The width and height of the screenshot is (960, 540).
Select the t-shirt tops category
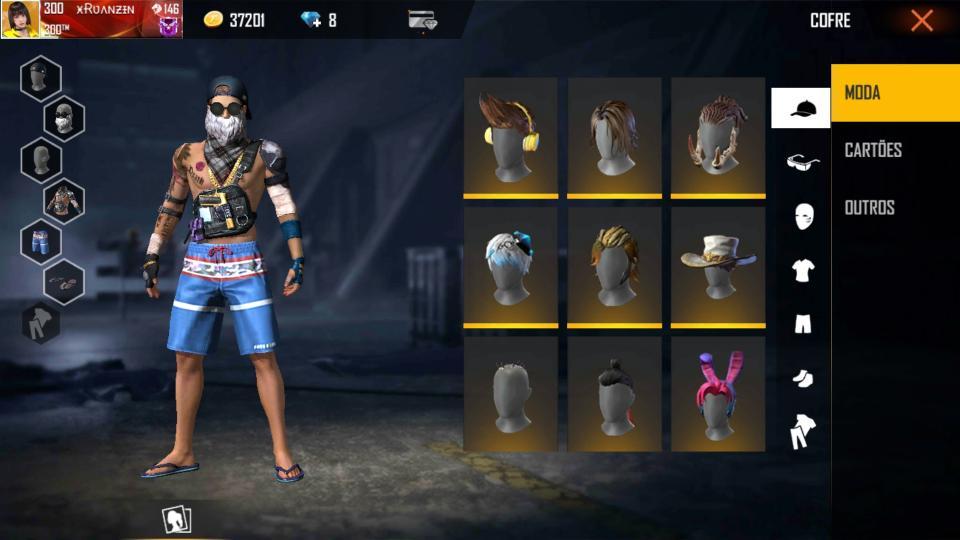802,270
